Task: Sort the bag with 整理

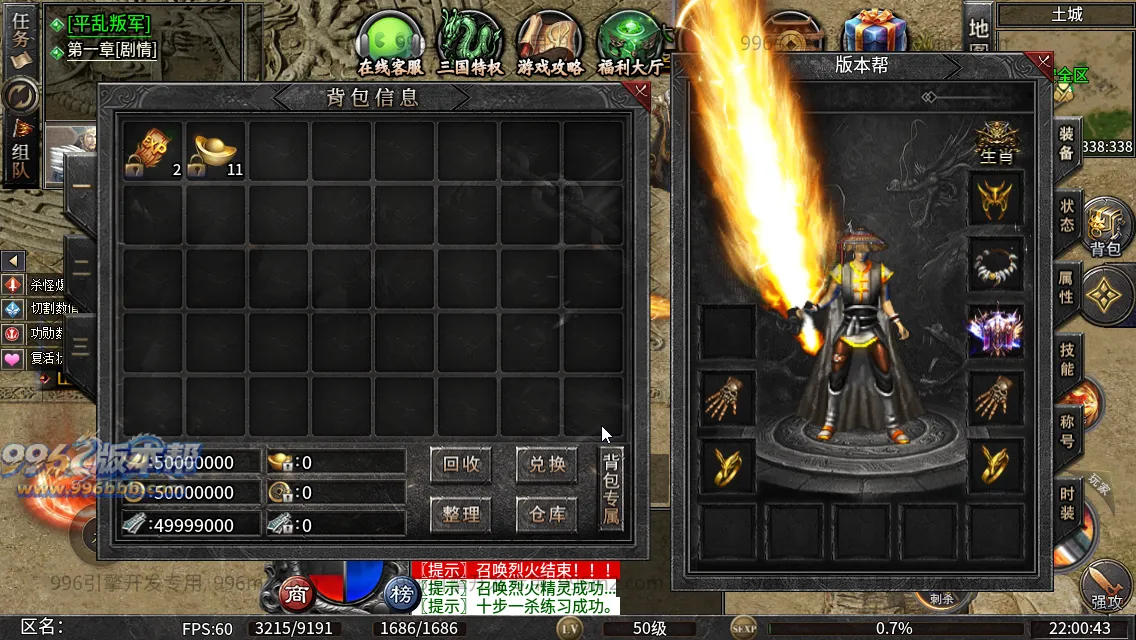Action: 461,514
